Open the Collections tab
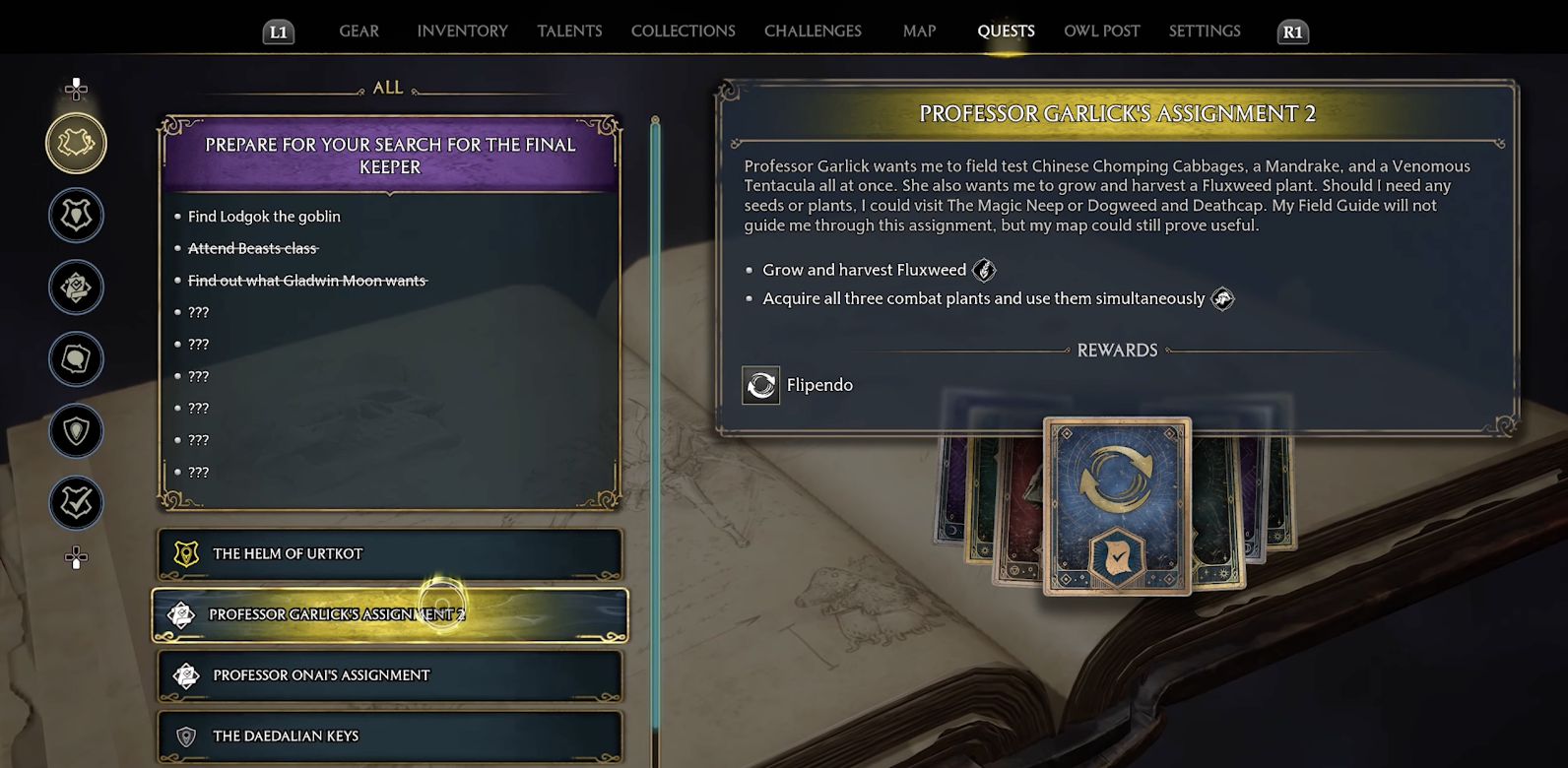 point(683,32)
